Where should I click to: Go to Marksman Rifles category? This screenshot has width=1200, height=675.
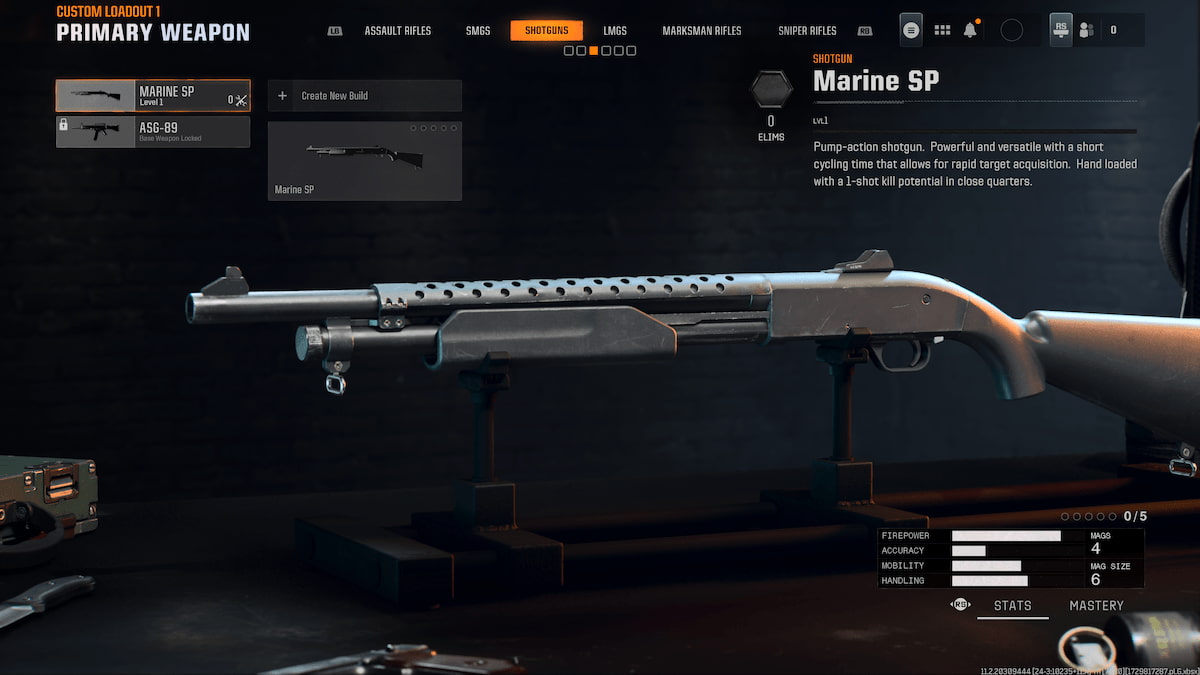click(702, 31)
